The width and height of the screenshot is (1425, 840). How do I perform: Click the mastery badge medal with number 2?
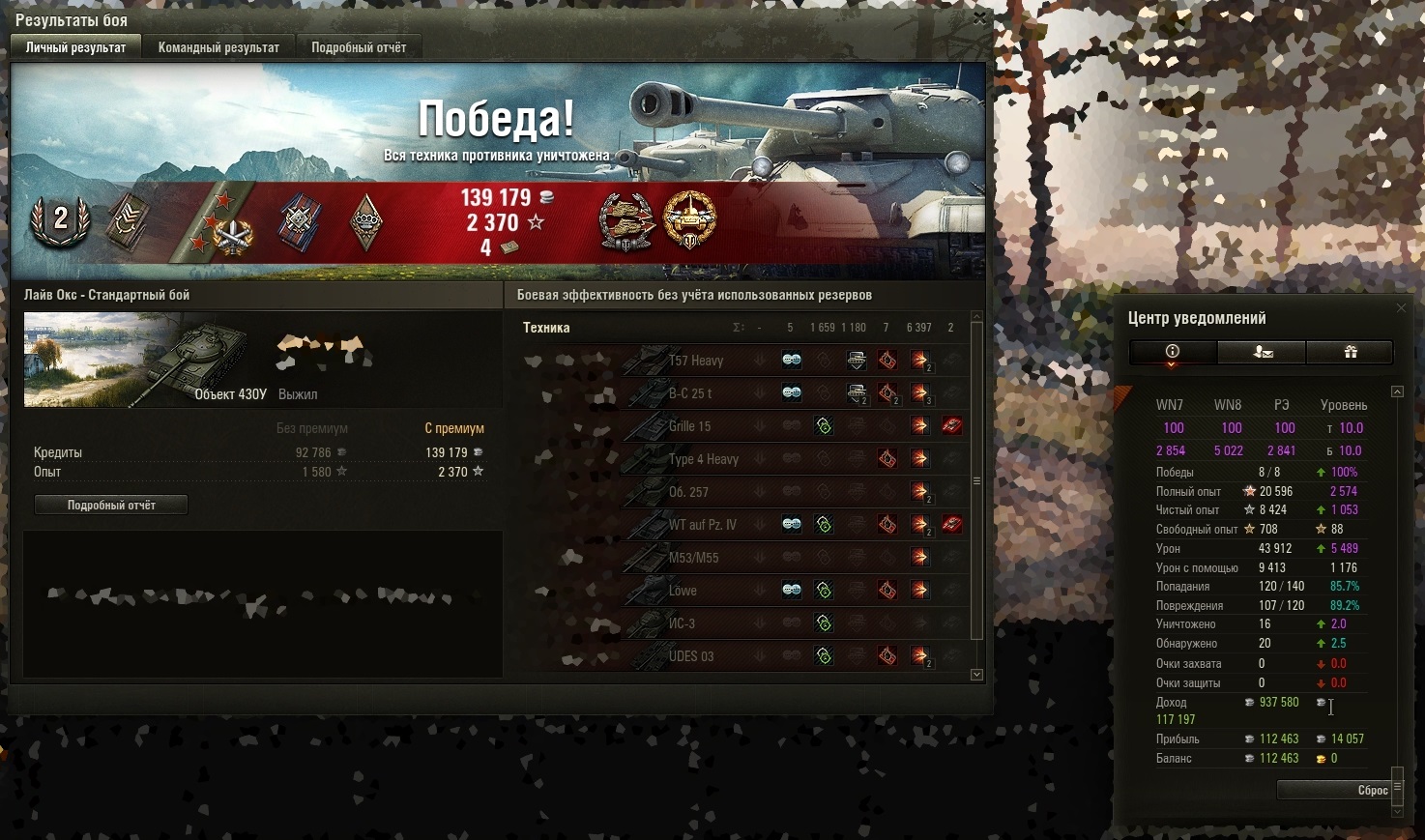coord(60,221)
